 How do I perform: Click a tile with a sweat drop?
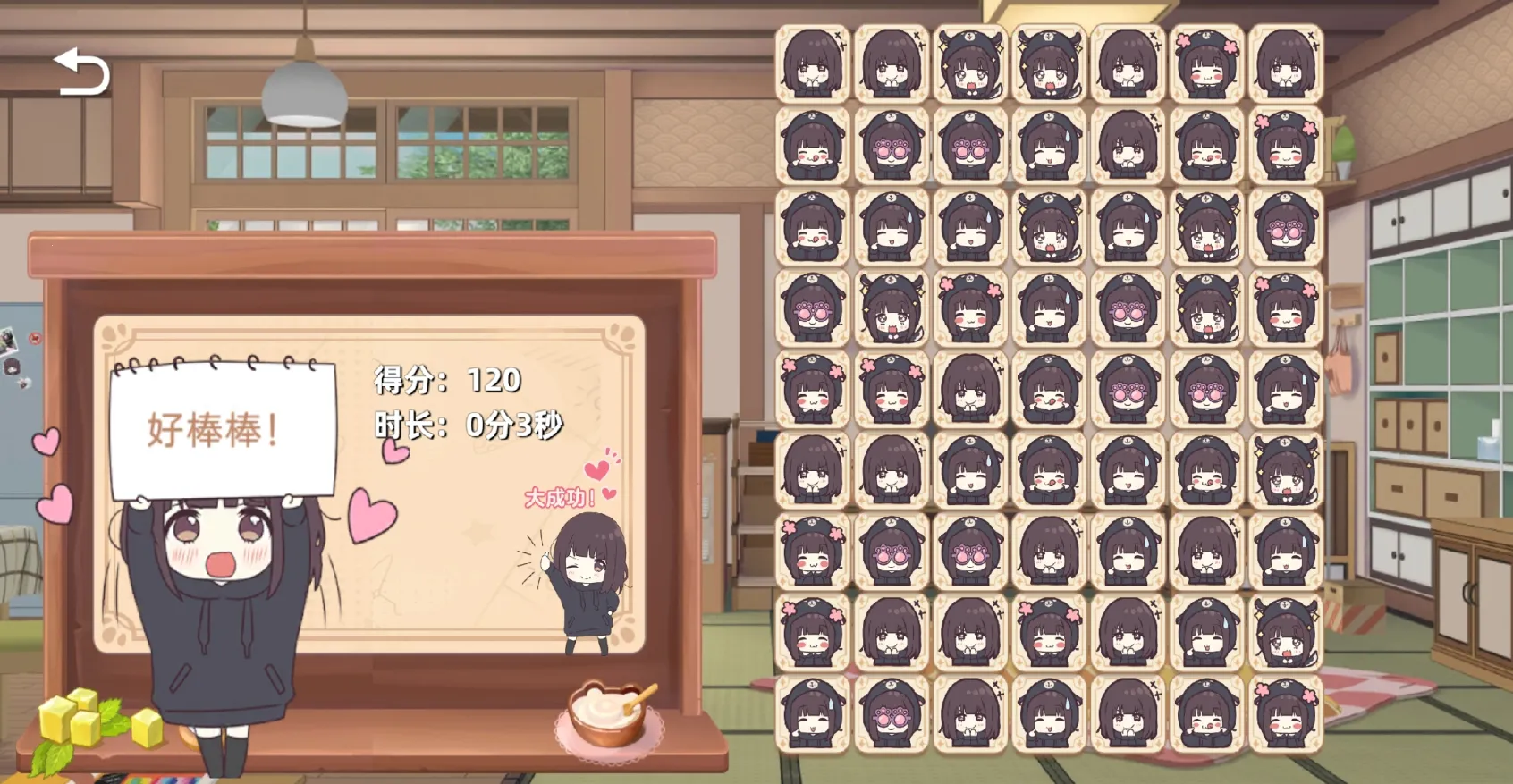pos(1045,146)
